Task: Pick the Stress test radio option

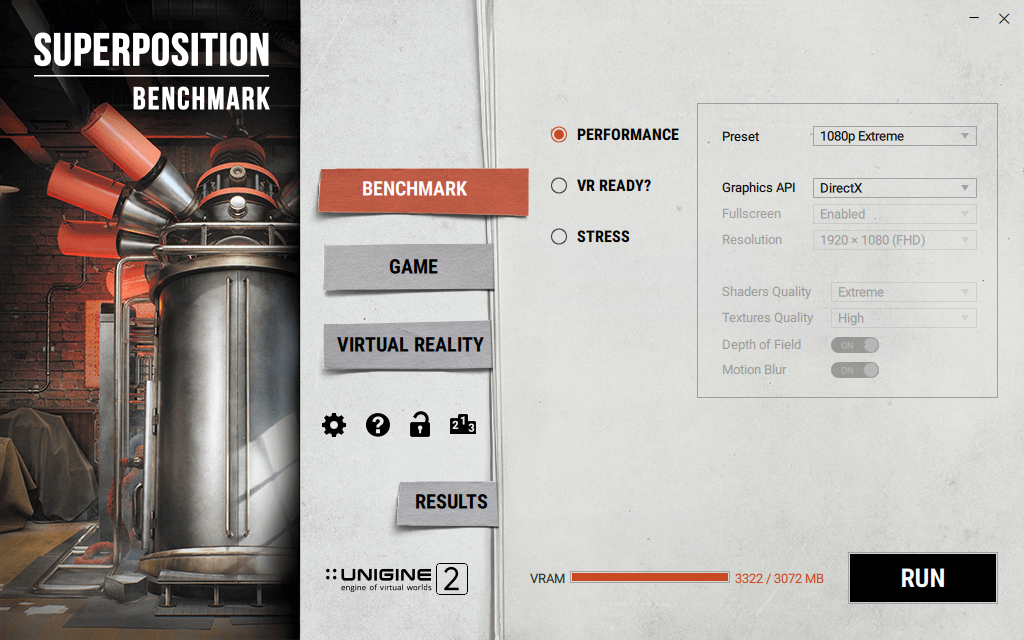Action: 559,237
